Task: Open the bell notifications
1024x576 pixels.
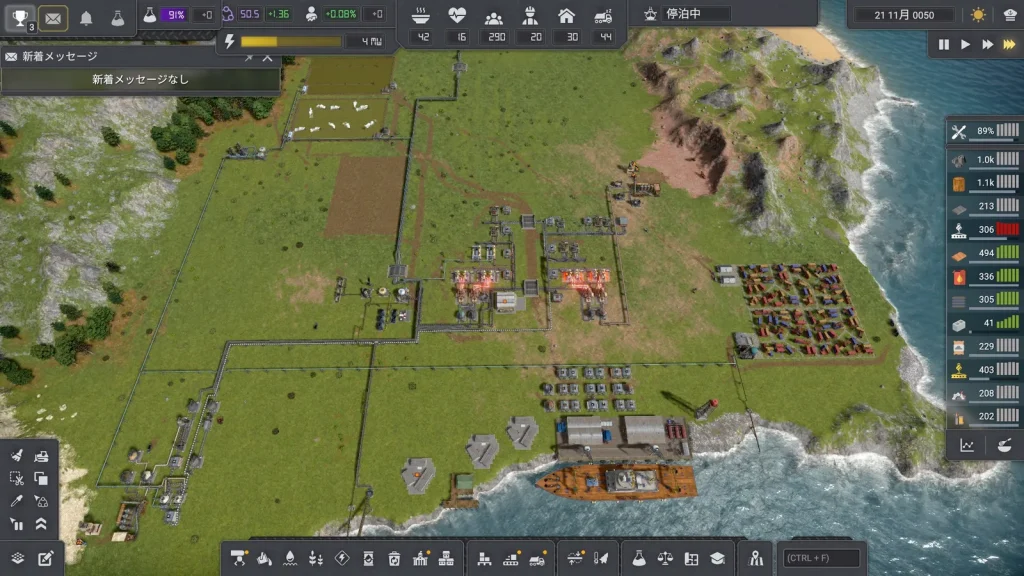Action: (x=86, y=17)
